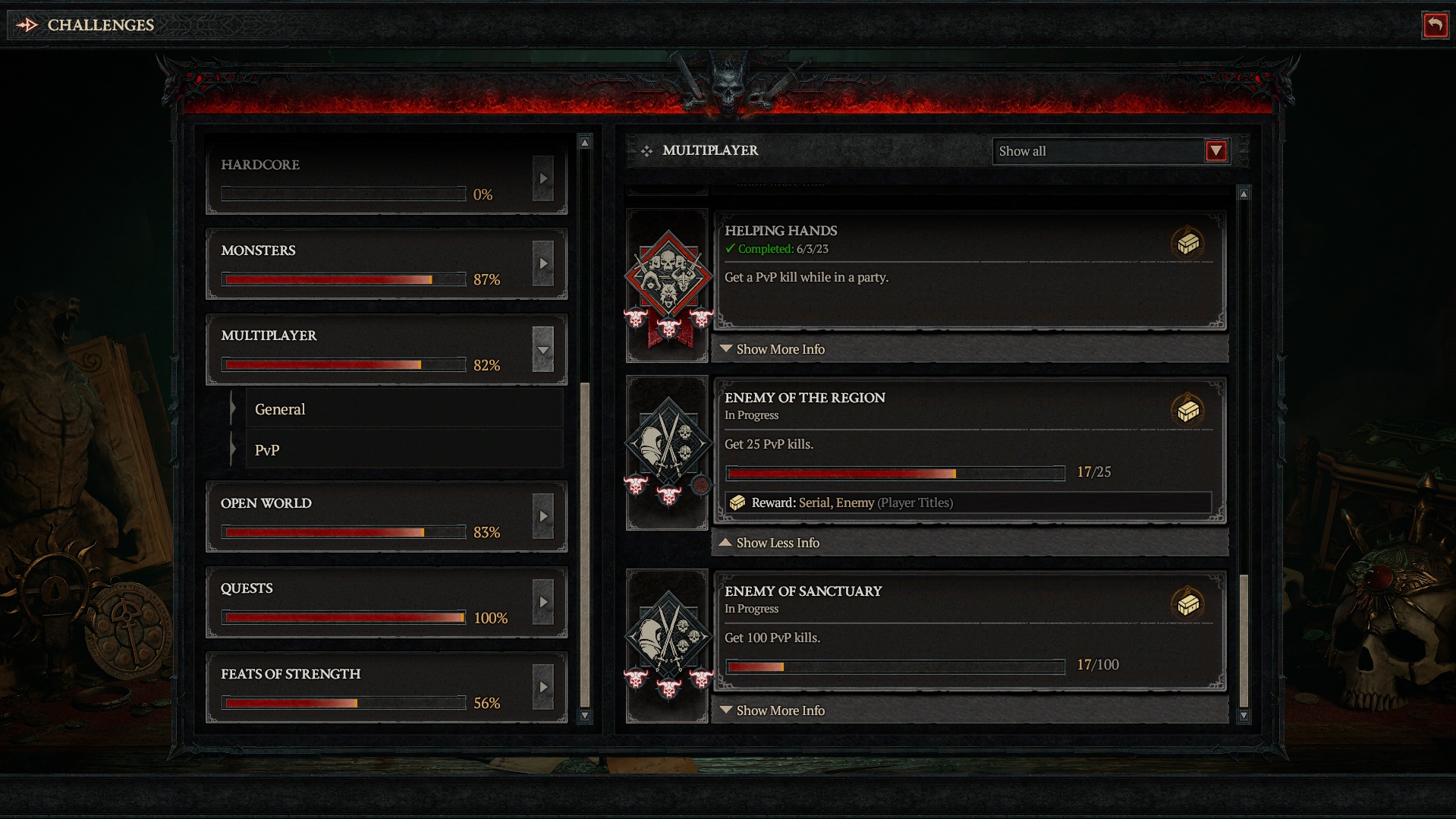Expand the Quests challenge category
Image resolution: width=1456 pixels, height=819 pixels.
pyautogui.click(x=543, y=603)
